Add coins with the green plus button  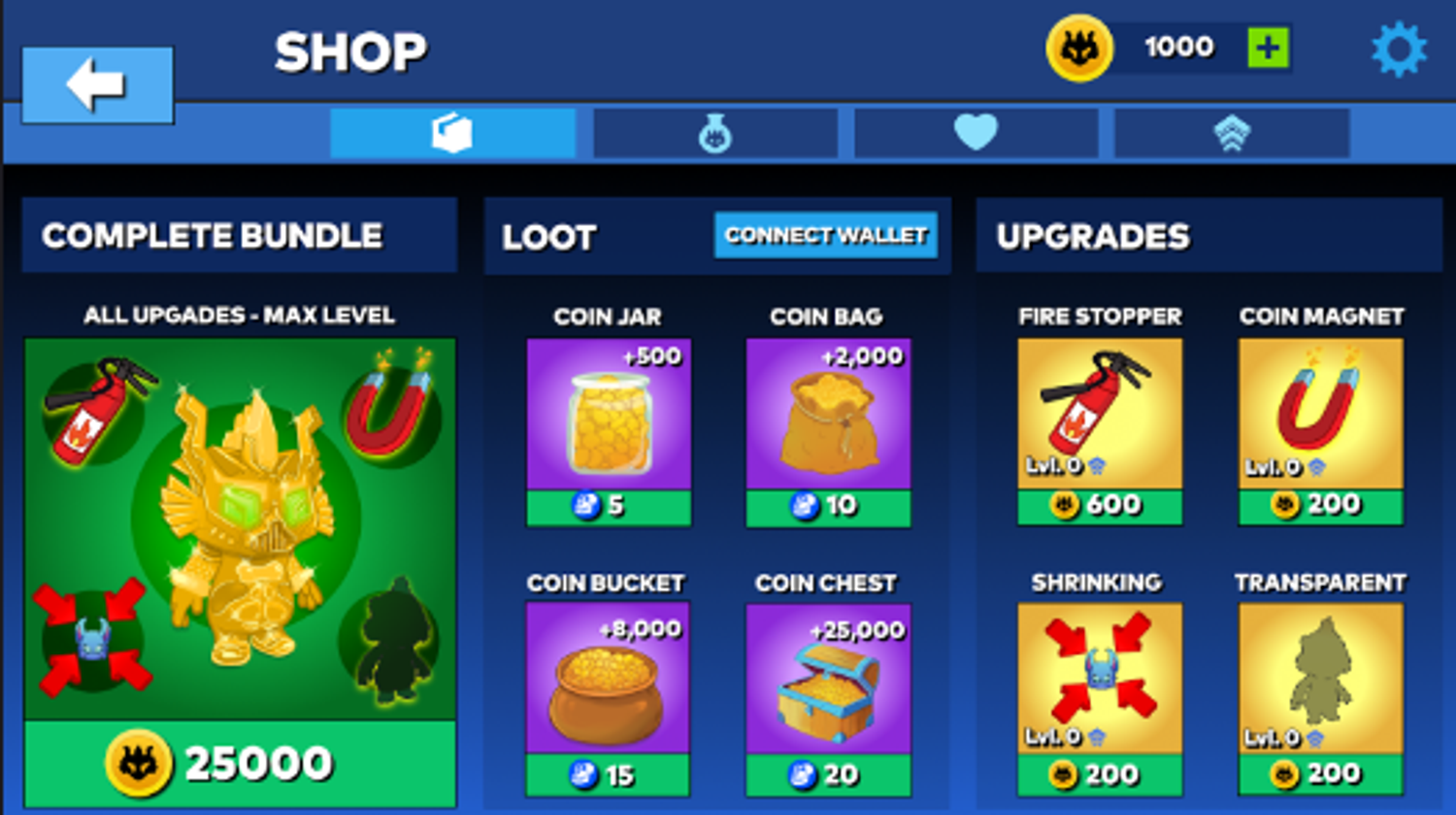pyautogui.click(x=1268, y=48)
